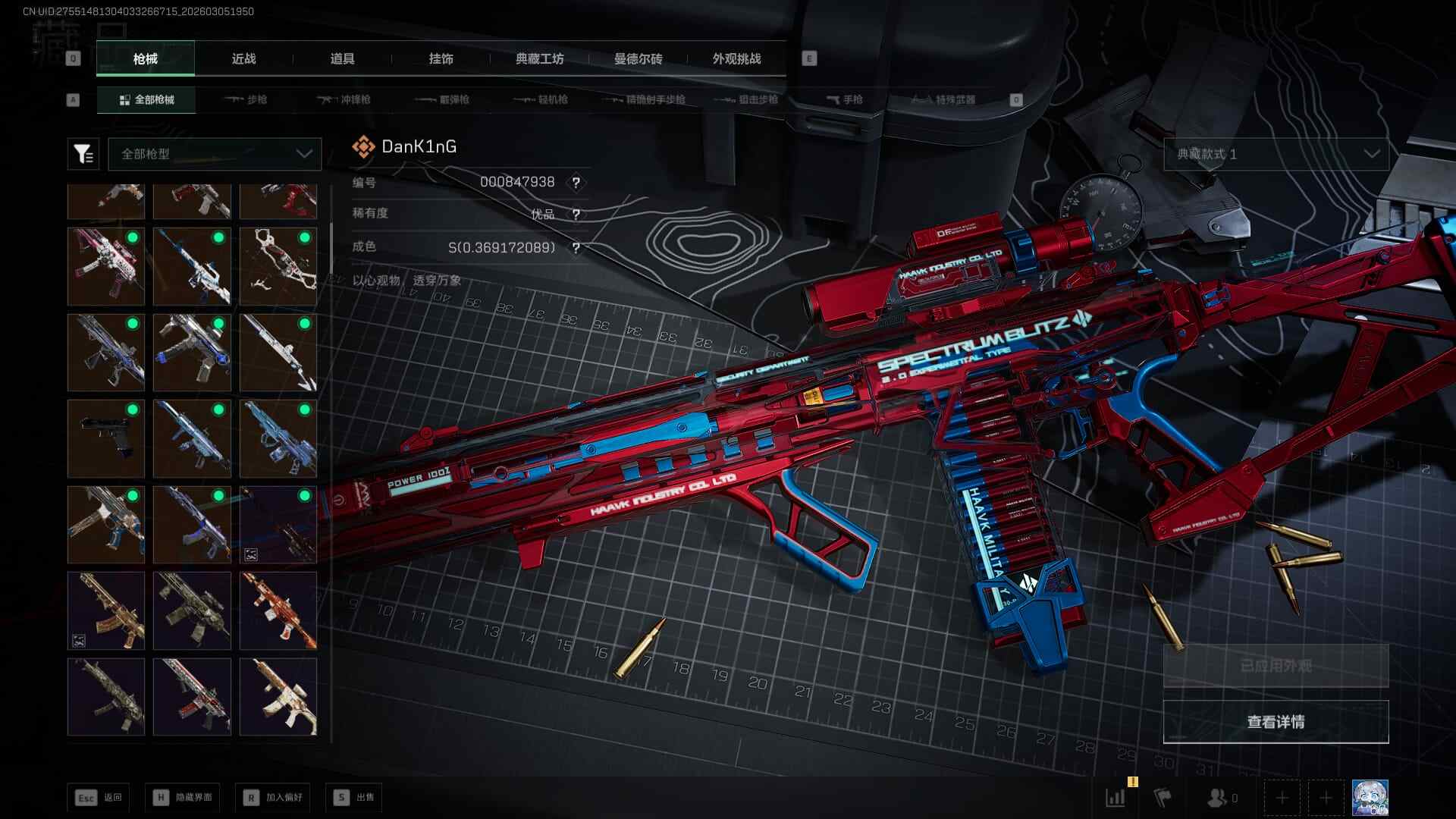
Task: Open the 外观挑战 tab
Action: click(736, 59)
